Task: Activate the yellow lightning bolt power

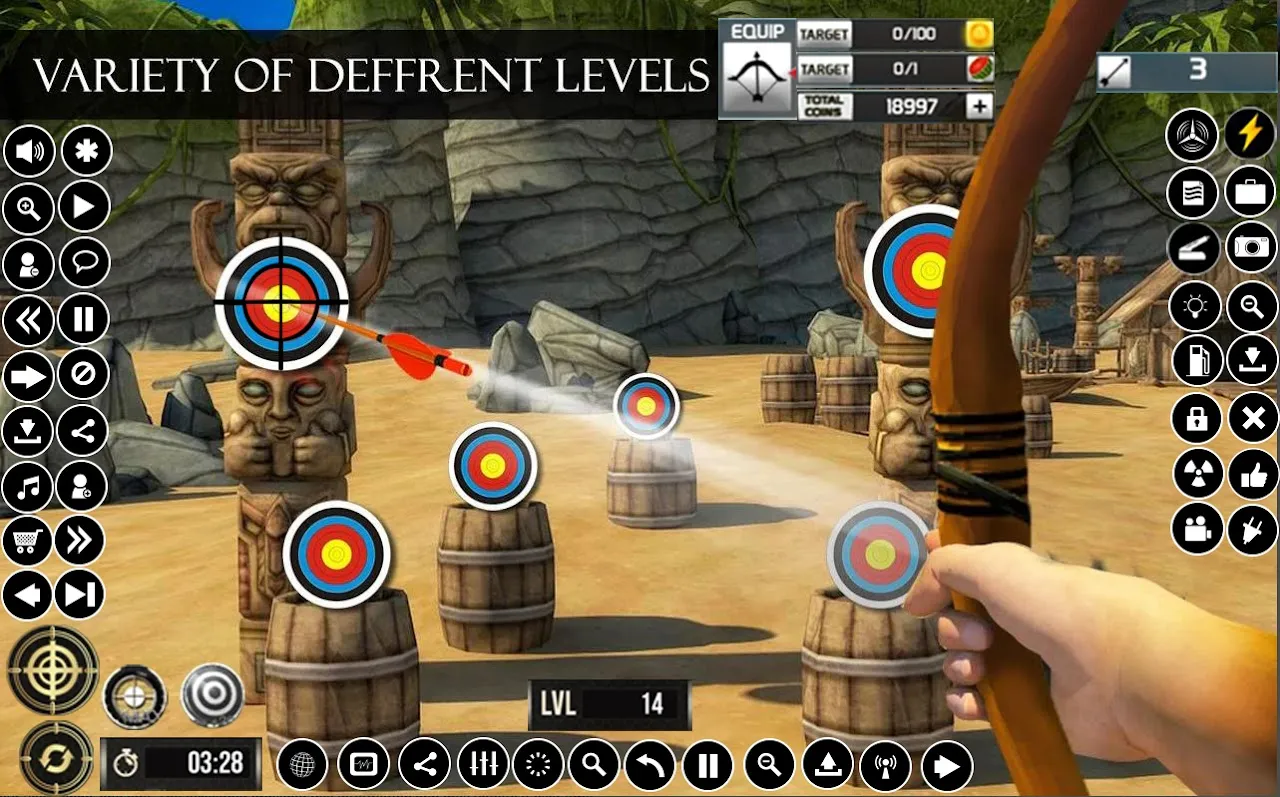Action: [1250, 135]
